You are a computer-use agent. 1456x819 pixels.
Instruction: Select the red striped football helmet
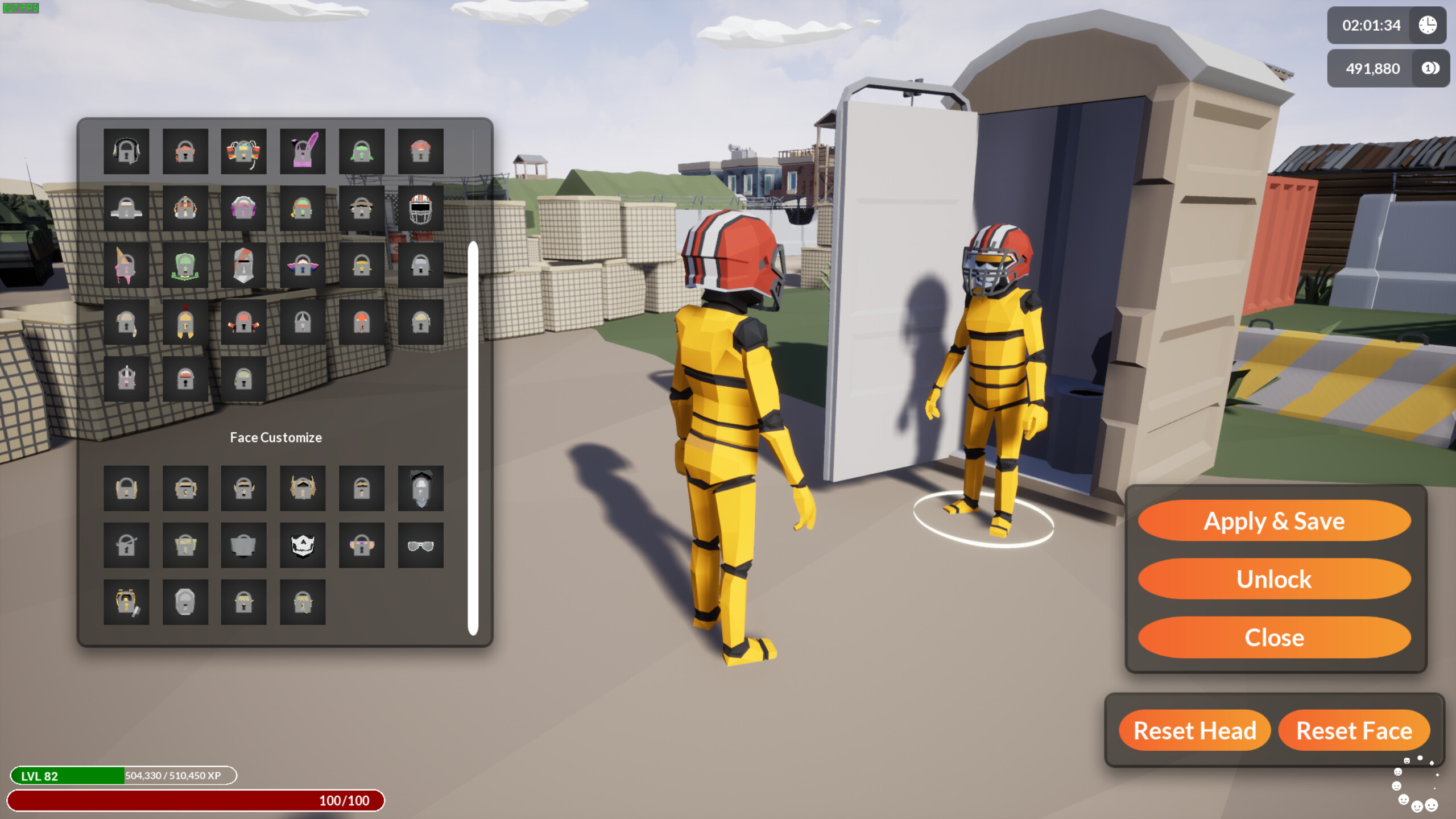[x=421, y=208]
